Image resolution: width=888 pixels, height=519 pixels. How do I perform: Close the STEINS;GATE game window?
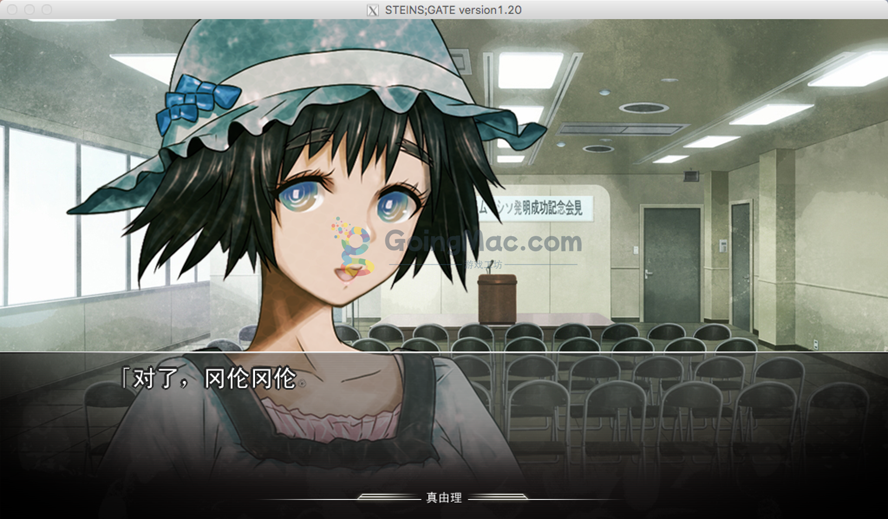click(x=11, y=9)
